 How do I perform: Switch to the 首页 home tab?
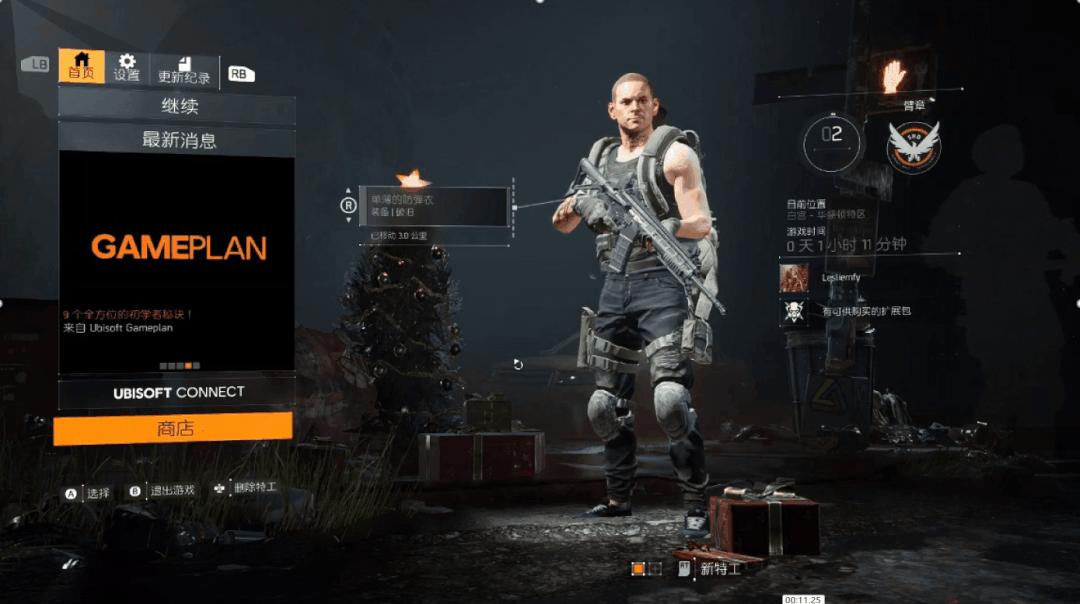(81, 66)
